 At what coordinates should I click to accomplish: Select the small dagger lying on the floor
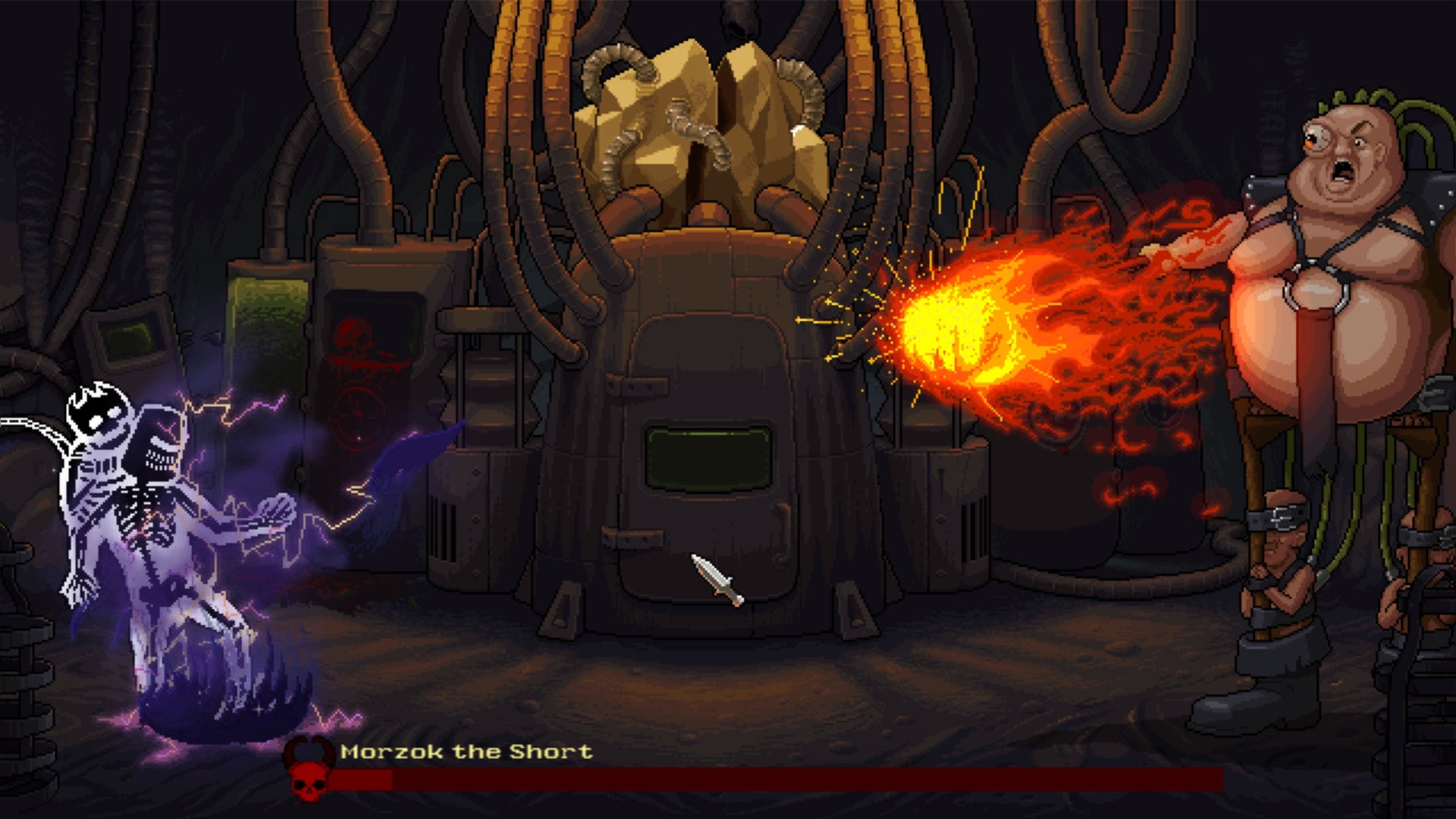click(x=714, y=584)
